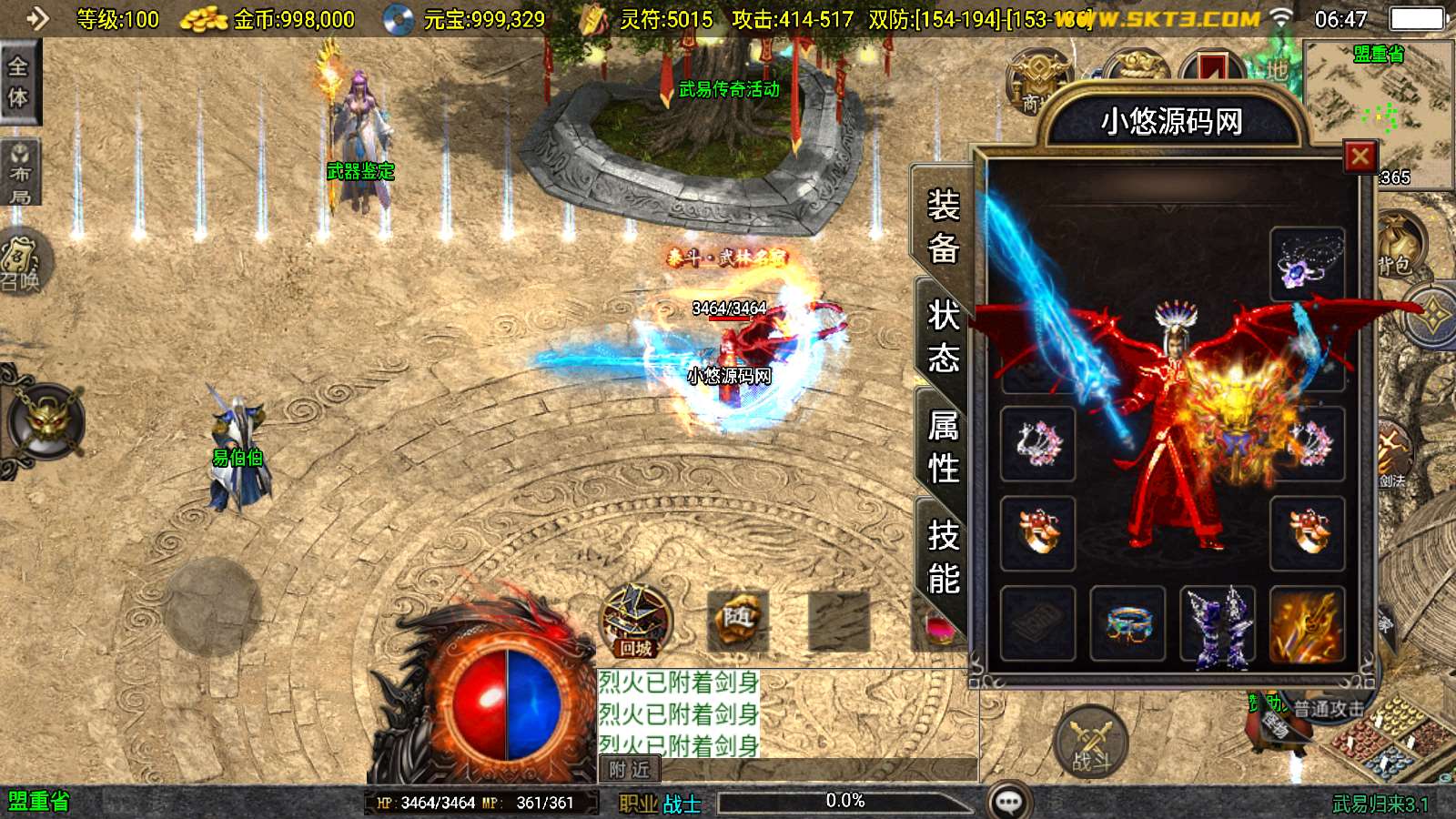Viewport: 1456px width, 819px height.
Task: Select the purple necklace equipment slot
Action: [x=1307, y=264]
